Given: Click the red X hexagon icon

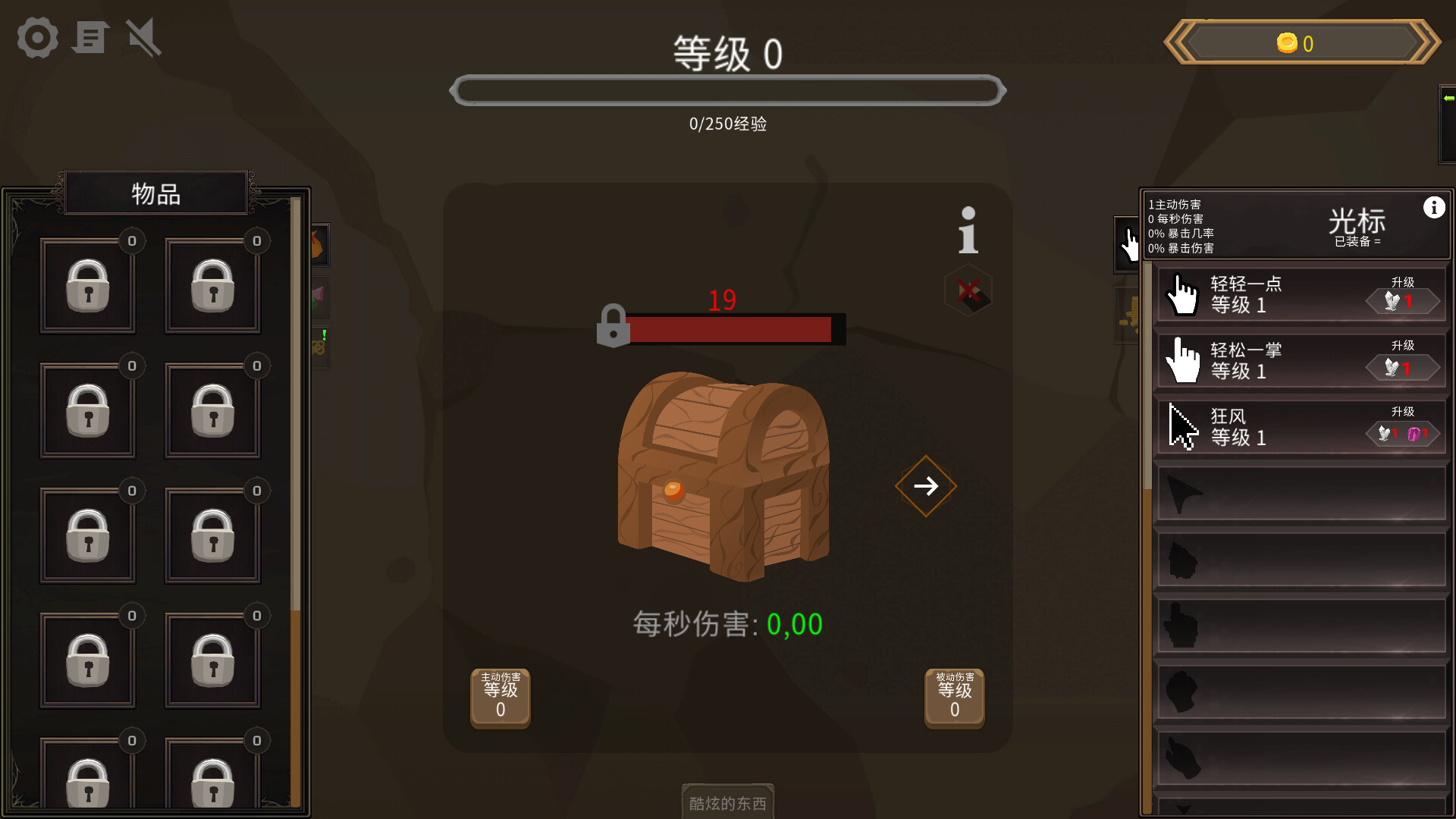Looking at the screenshot, I should 968,292.
